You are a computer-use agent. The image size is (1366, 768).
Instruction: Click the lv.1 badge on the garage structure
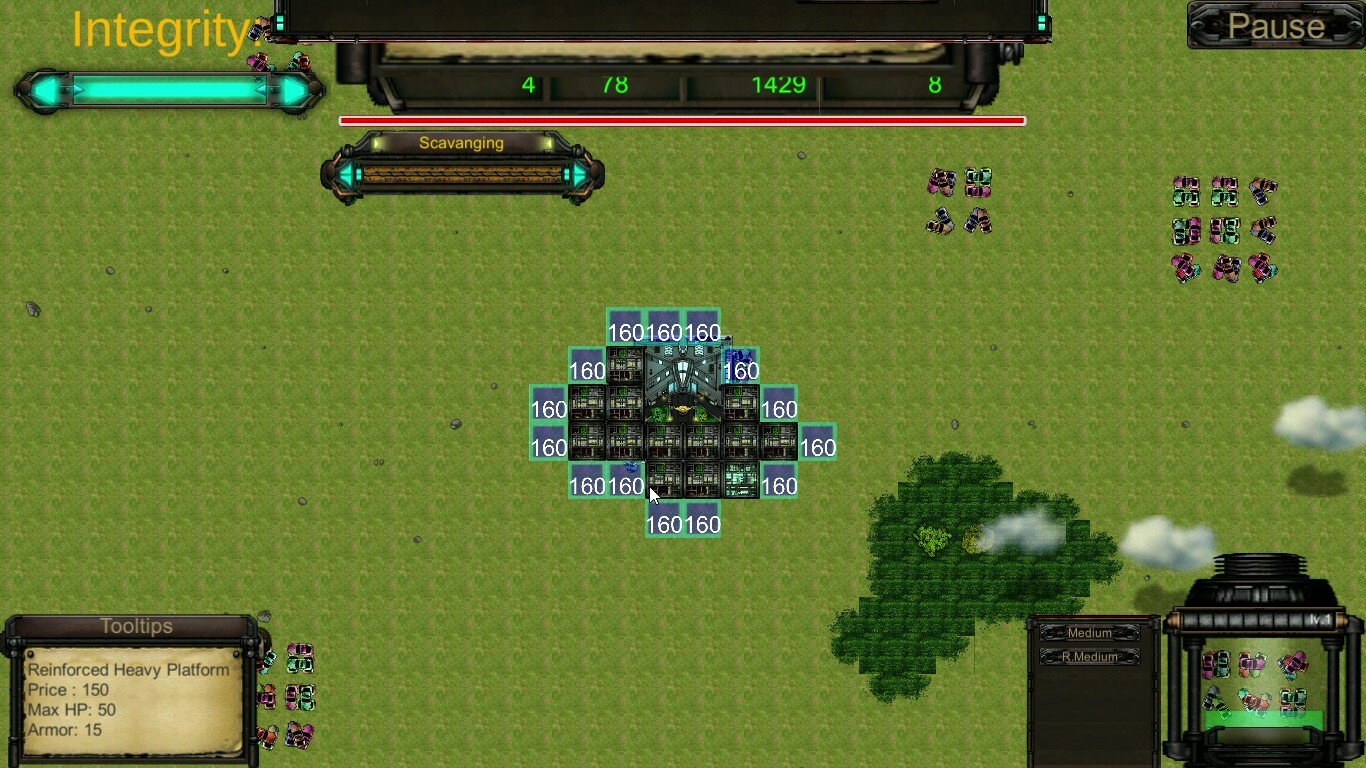pyautogui.click(x=1320, y=619)
